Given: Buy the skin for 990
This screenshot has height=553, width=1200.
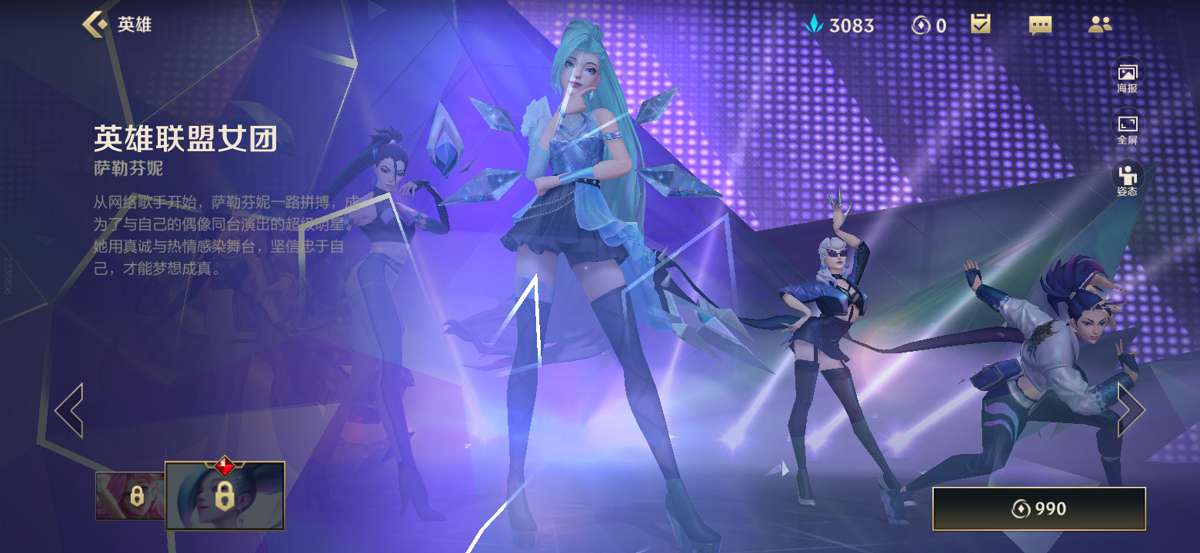Looking at the screenshot, I should (x=1038, y=509).
